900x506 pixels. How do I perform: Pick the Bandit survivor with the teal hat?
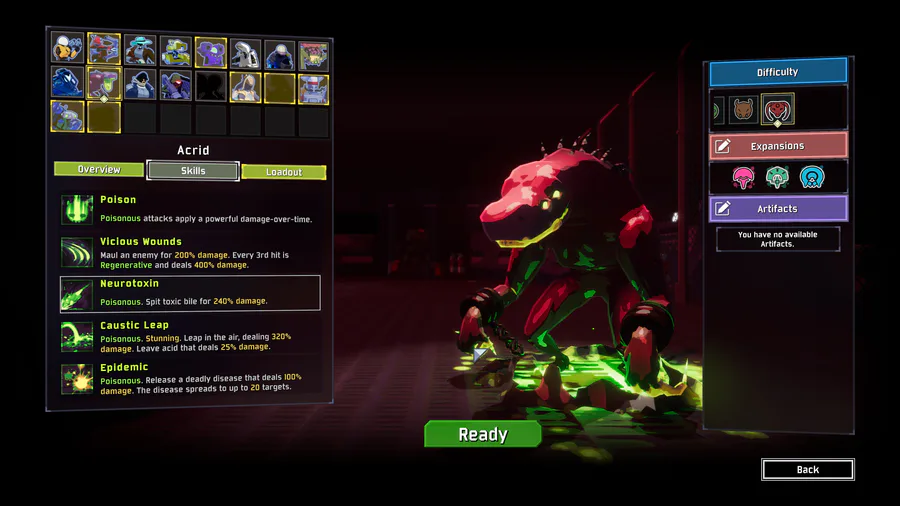coord(140,49)
